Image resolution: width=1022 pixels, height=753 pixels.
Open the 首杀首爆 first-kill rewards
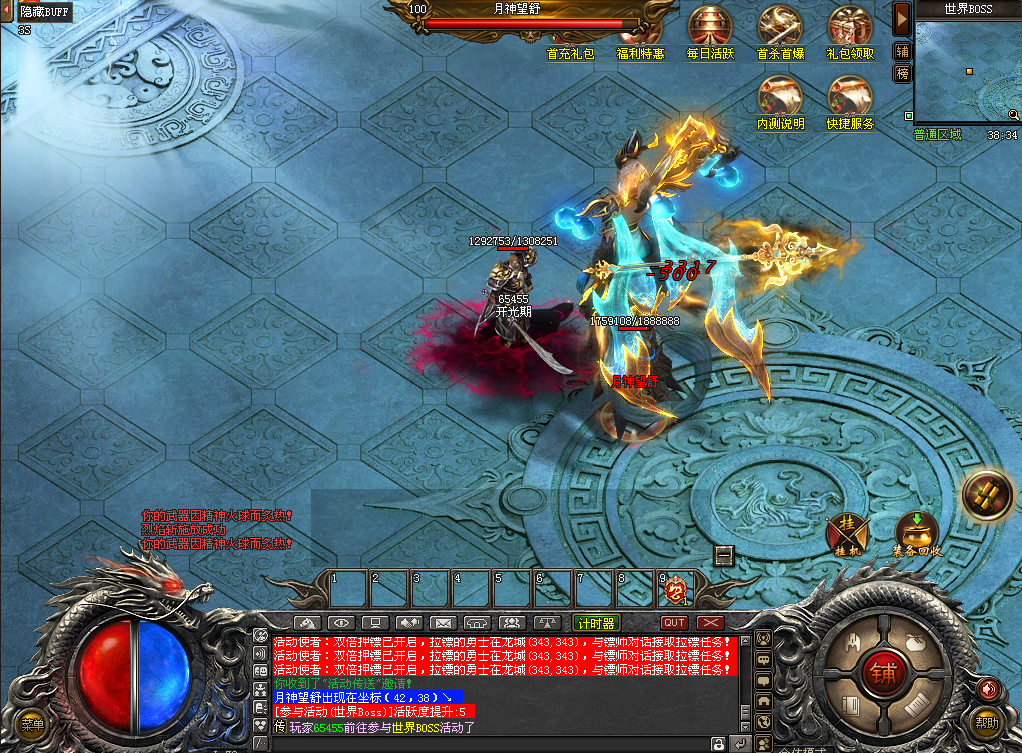(780, 27)
